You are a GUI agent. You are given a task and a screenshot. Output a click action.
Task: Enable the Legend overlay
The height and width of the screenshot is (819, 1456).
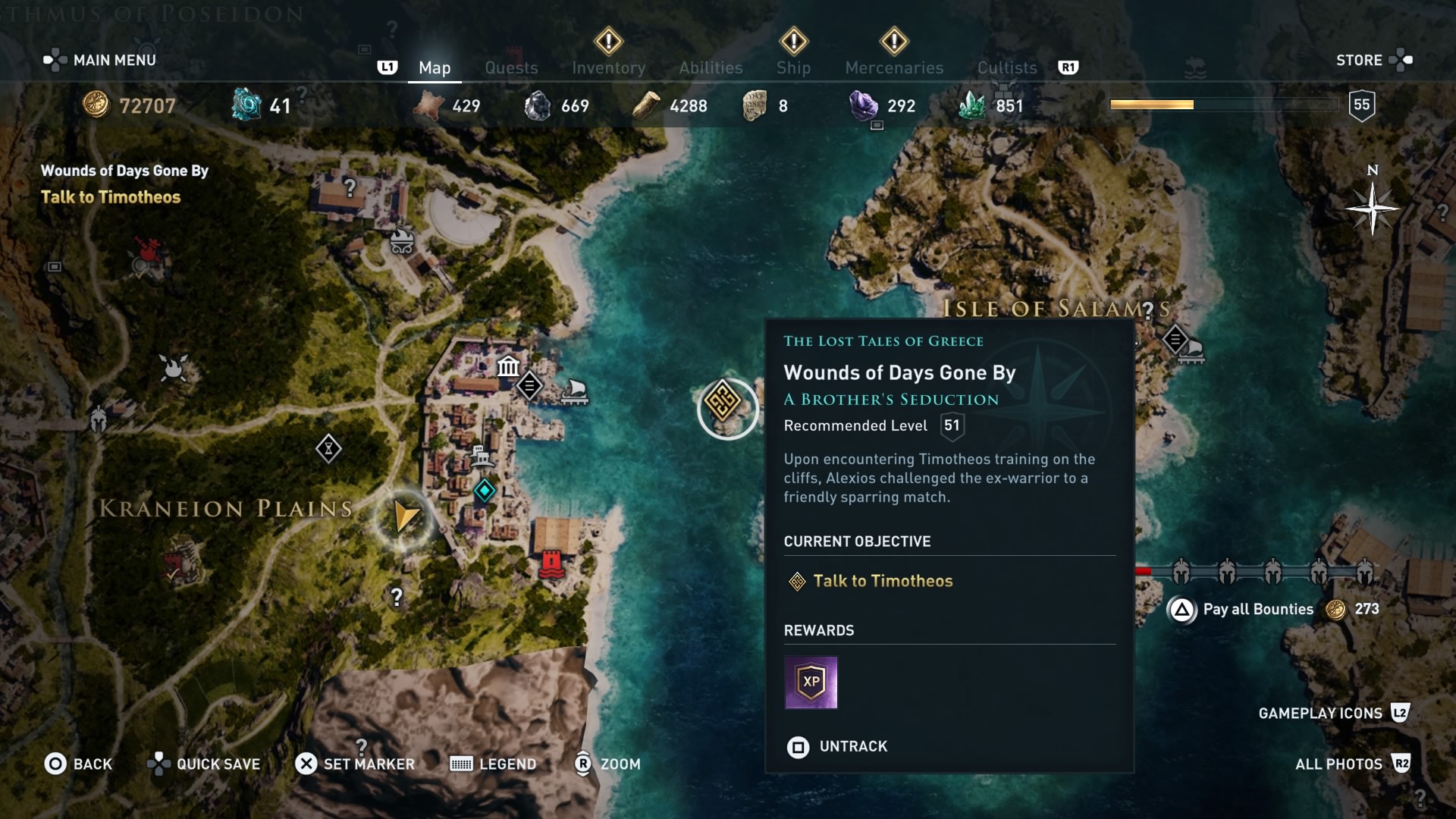pyautogui.click(x=493, y=764)
